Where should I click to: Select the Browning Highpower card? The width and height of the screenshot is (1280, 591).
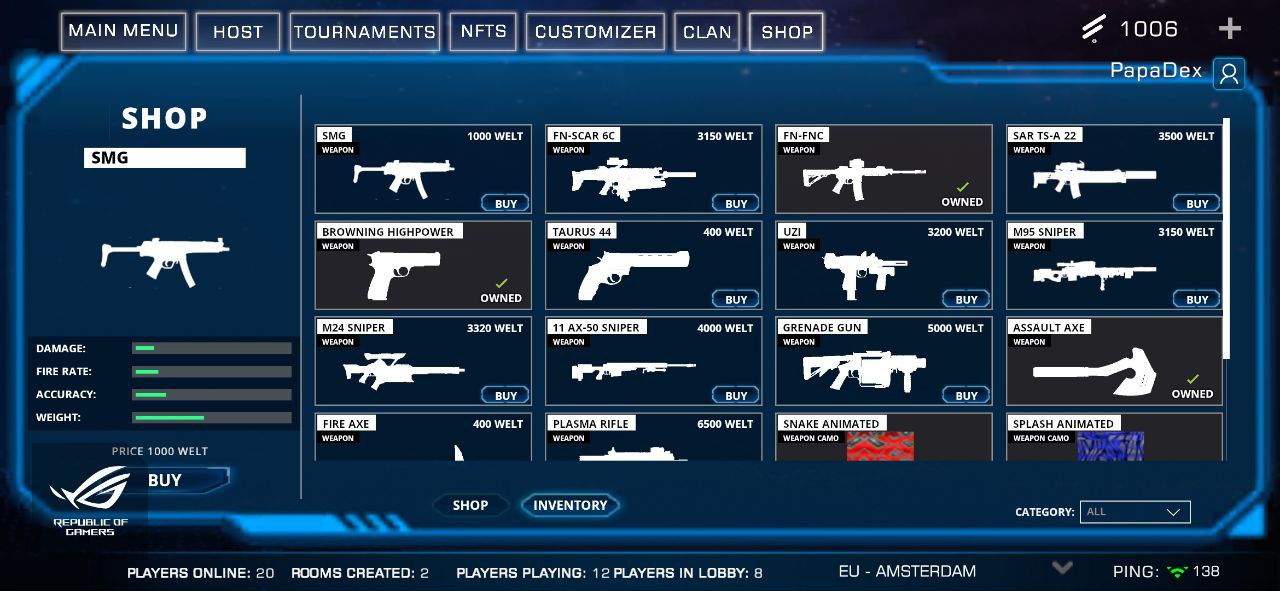423,266
